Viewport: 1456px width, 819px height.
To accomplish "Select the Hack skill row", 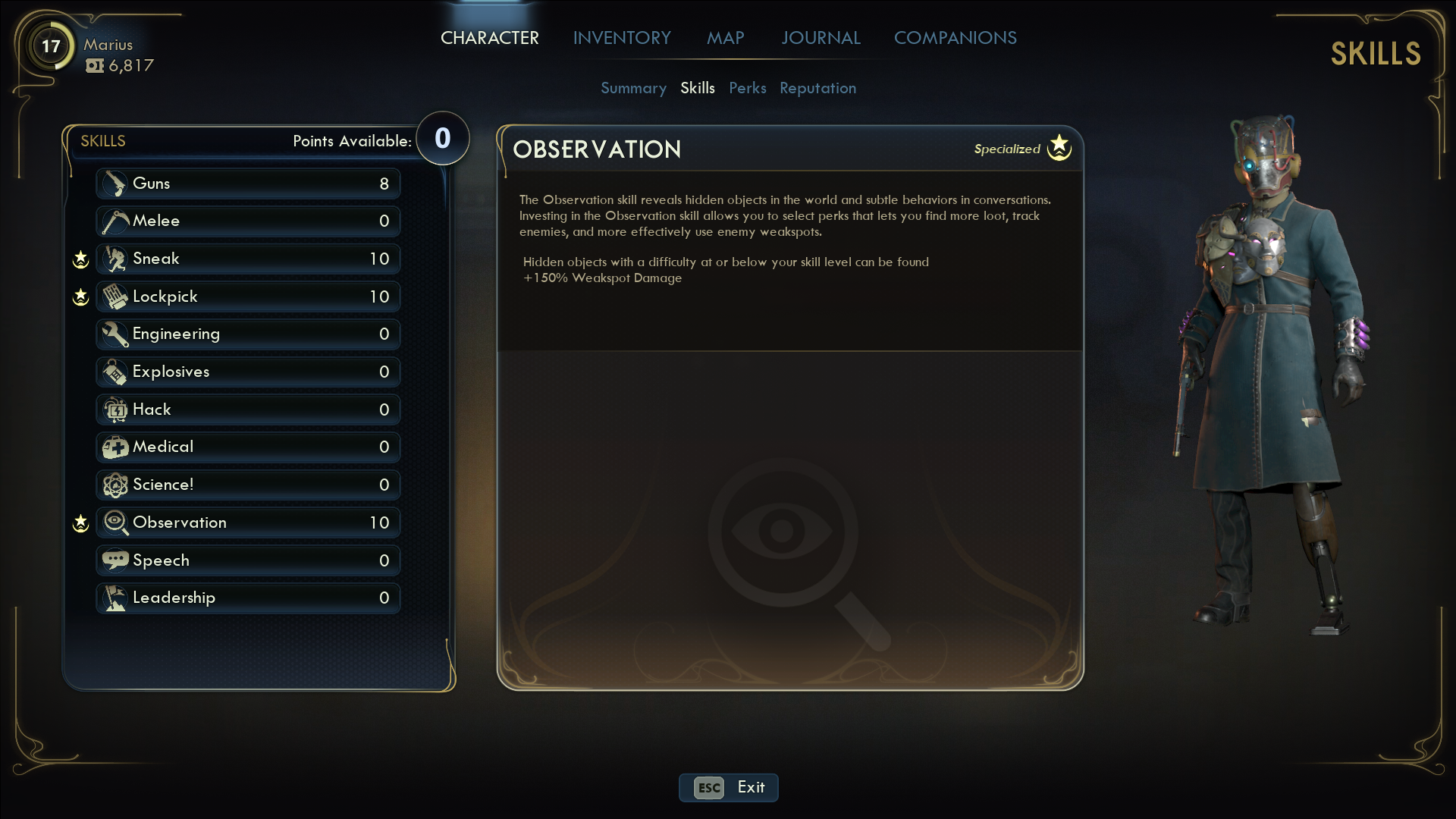I will coord(248,409).
